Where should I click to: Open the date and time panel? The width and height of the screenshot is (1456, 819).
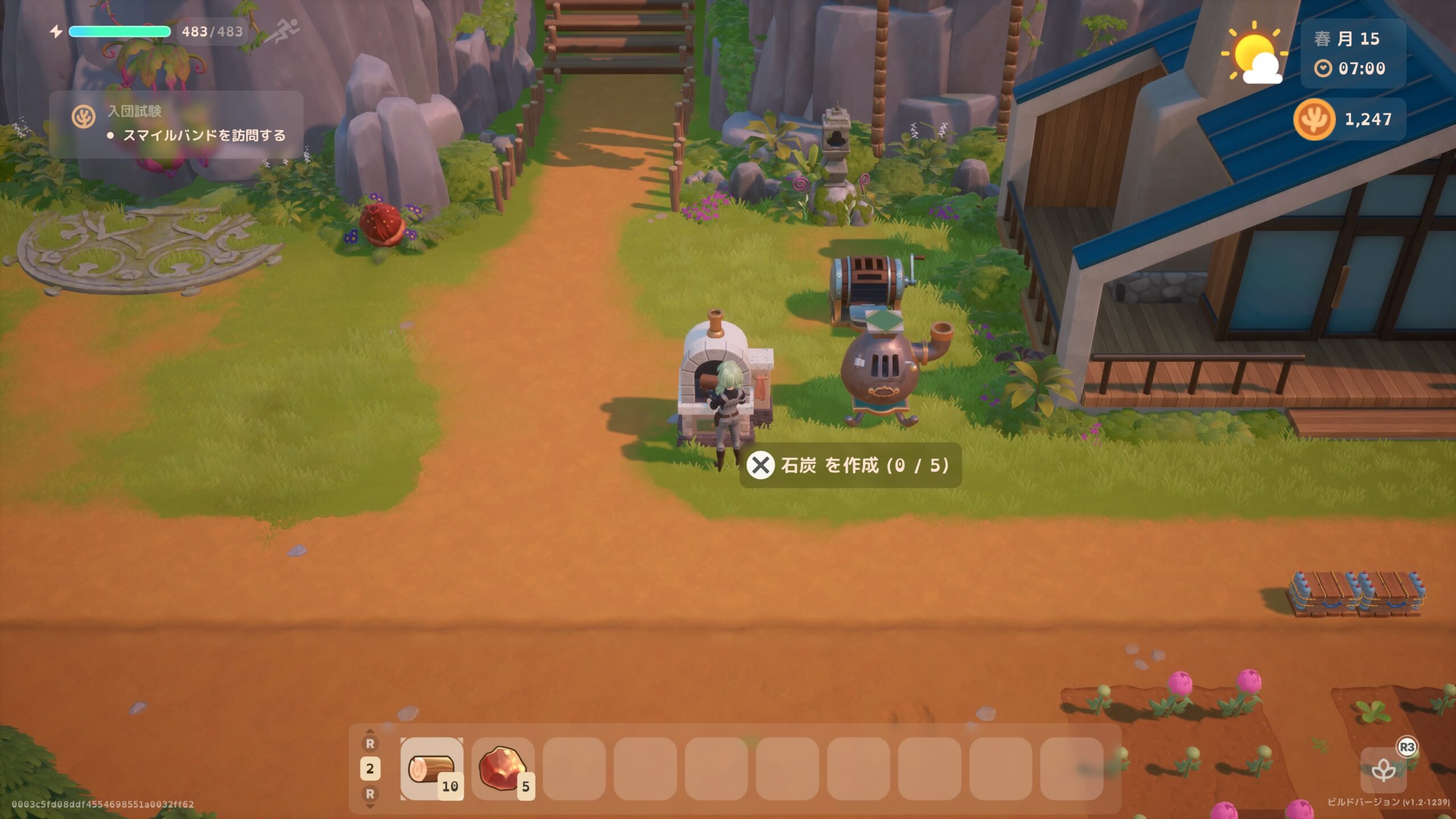[1353, 53]
